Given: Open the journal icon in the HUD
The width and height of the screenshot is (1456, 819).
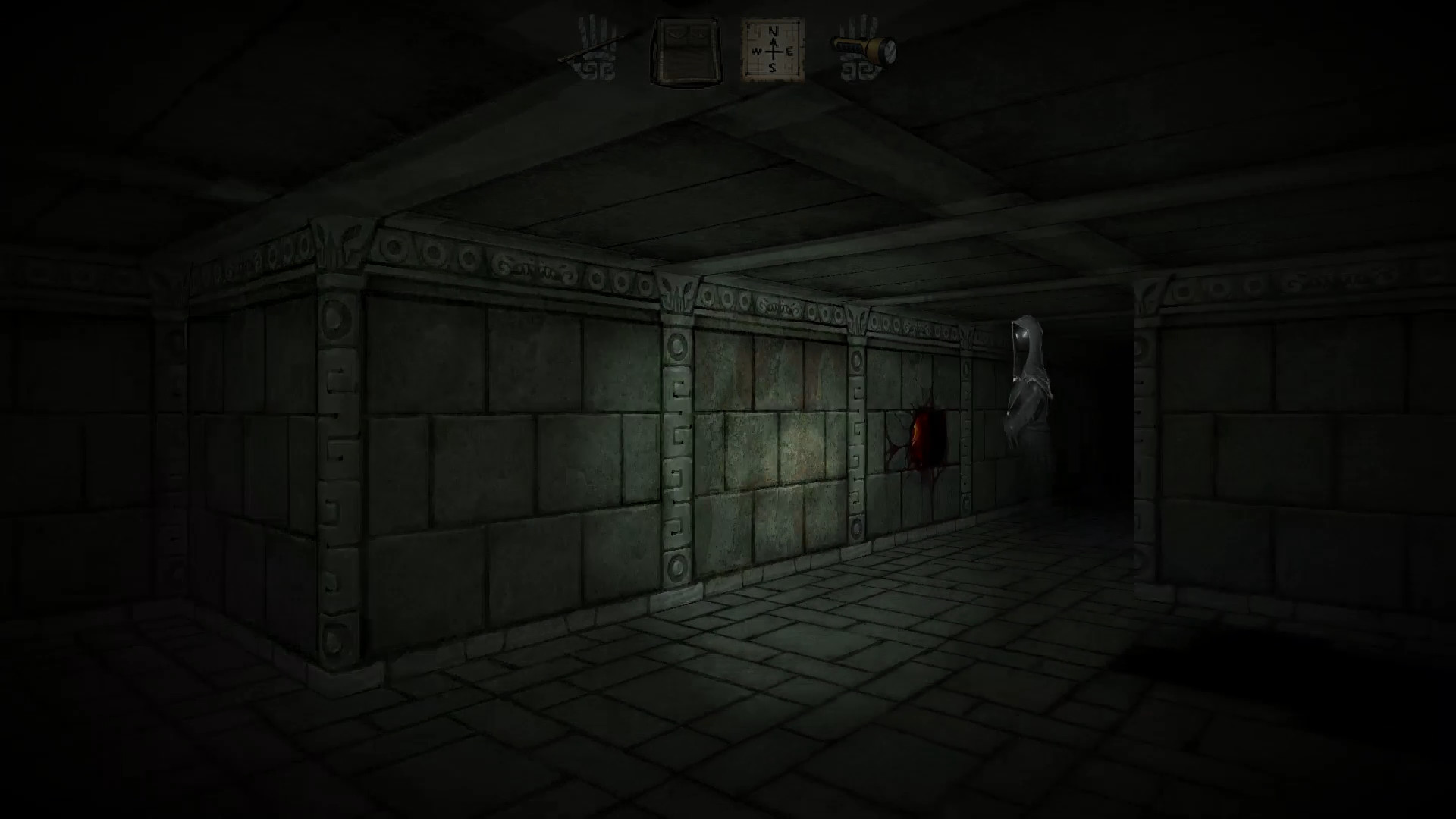Looking at the screenshot, I should (x=685, y=50).
